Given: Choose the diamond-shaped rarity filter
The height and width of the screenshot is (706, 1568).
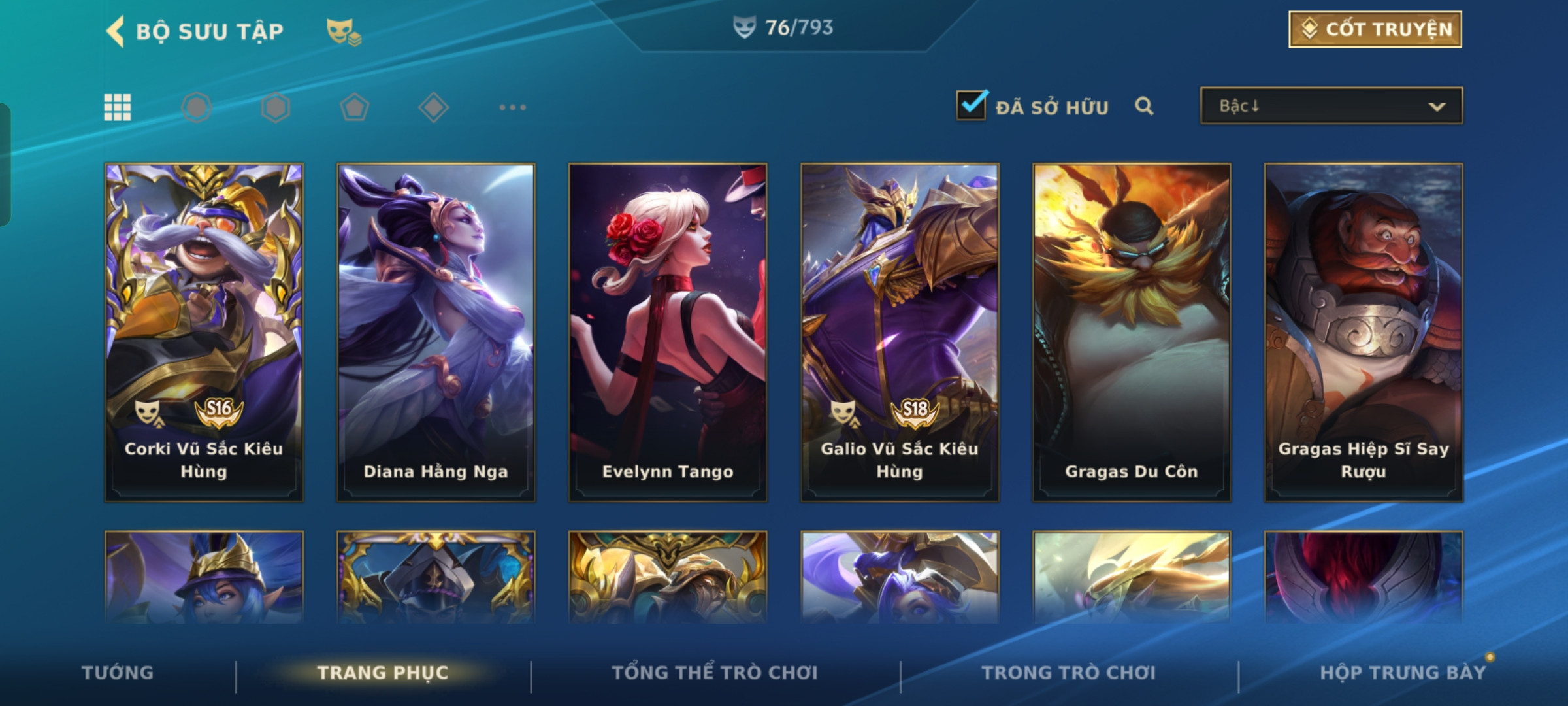Looking at the screenshot, I should click(x=433, y=107).
